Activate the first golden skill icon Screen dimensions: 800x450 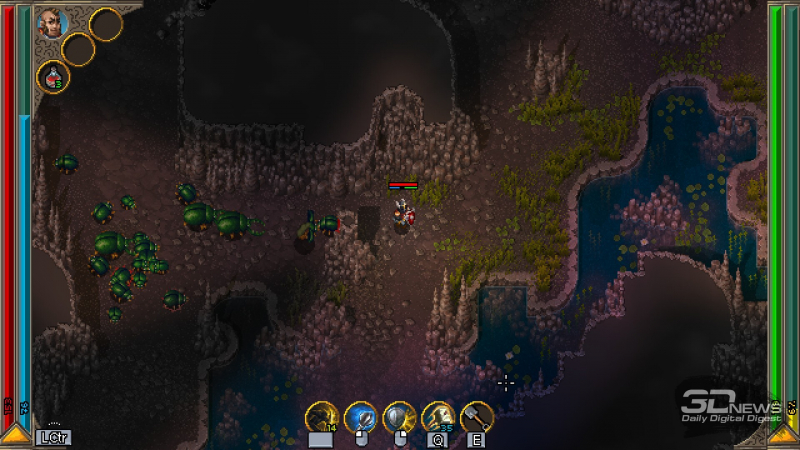click(321, 416)
